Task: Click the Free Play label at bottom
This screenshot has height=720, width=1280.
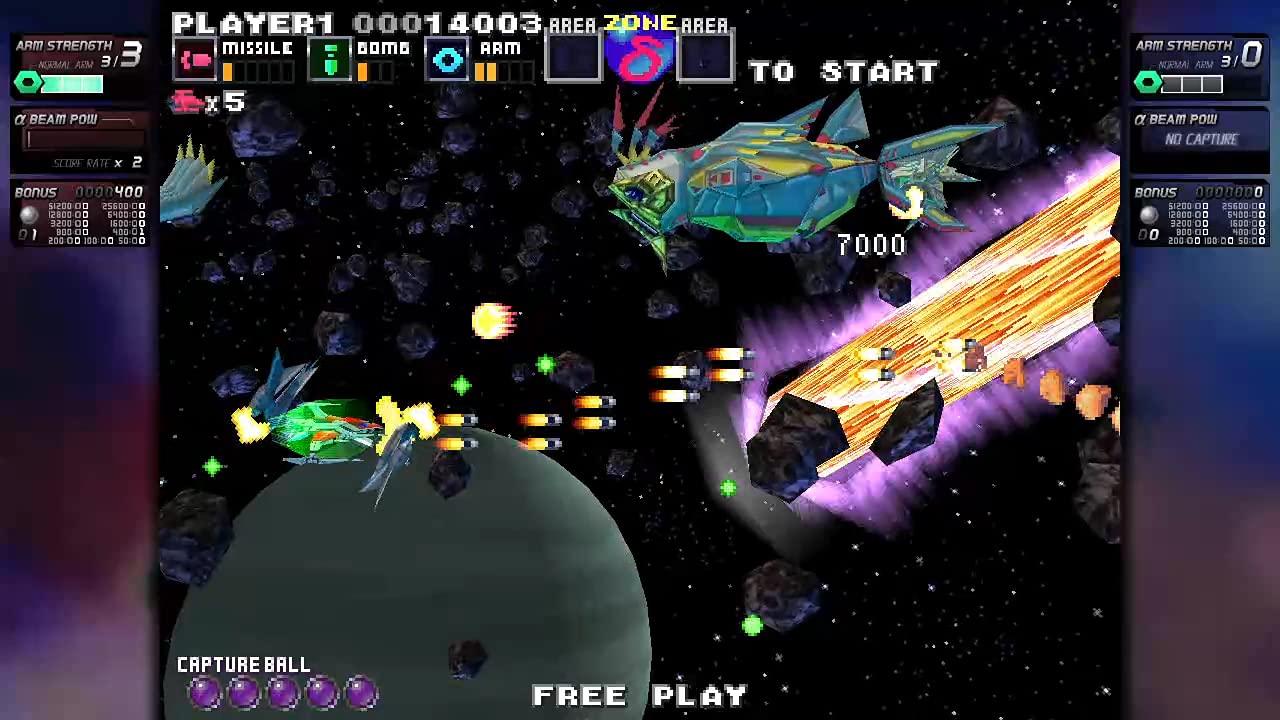Action: (x=640, y=695)
